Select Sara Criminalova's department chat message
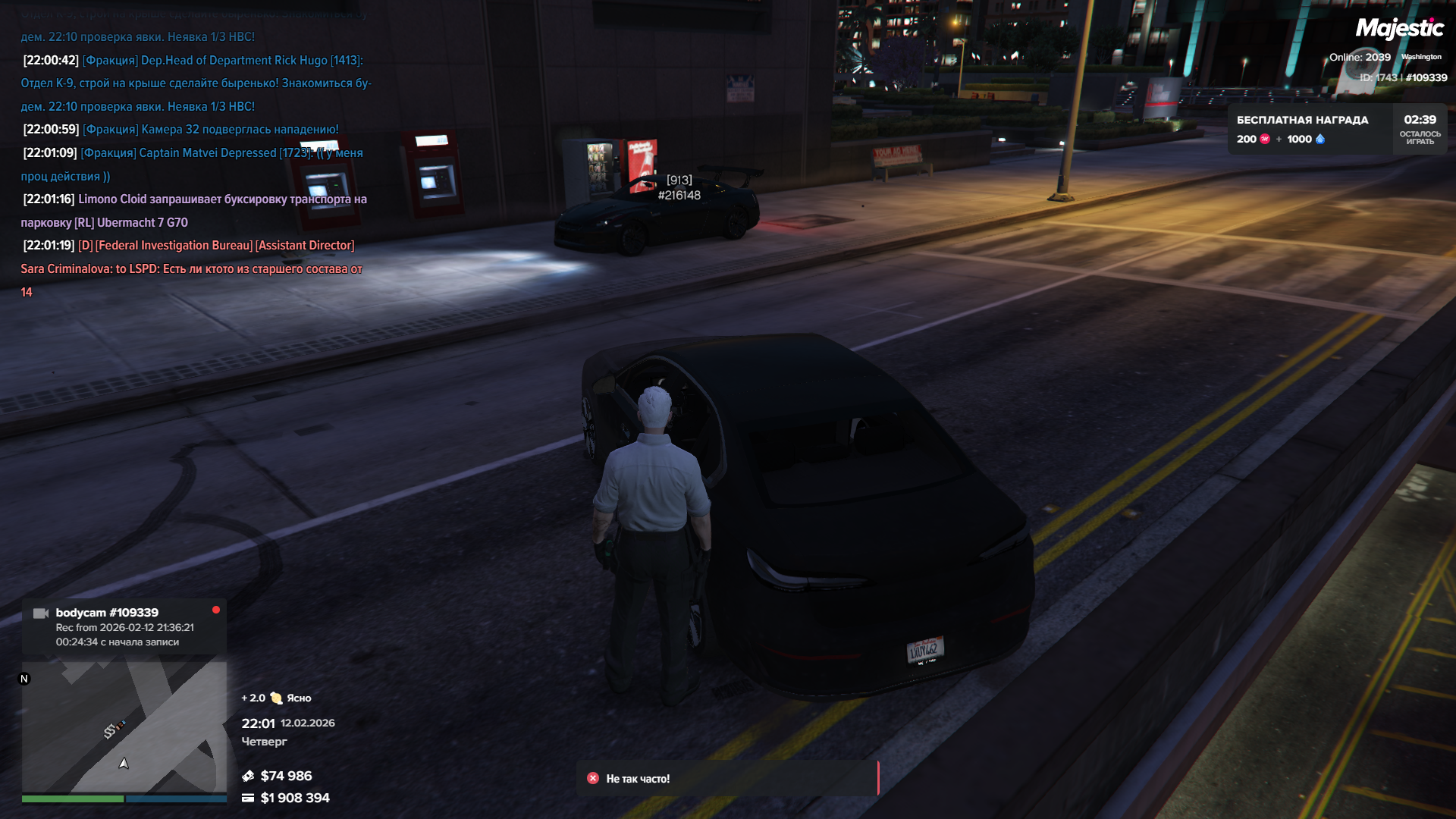1456x819 pixels. 191,268
